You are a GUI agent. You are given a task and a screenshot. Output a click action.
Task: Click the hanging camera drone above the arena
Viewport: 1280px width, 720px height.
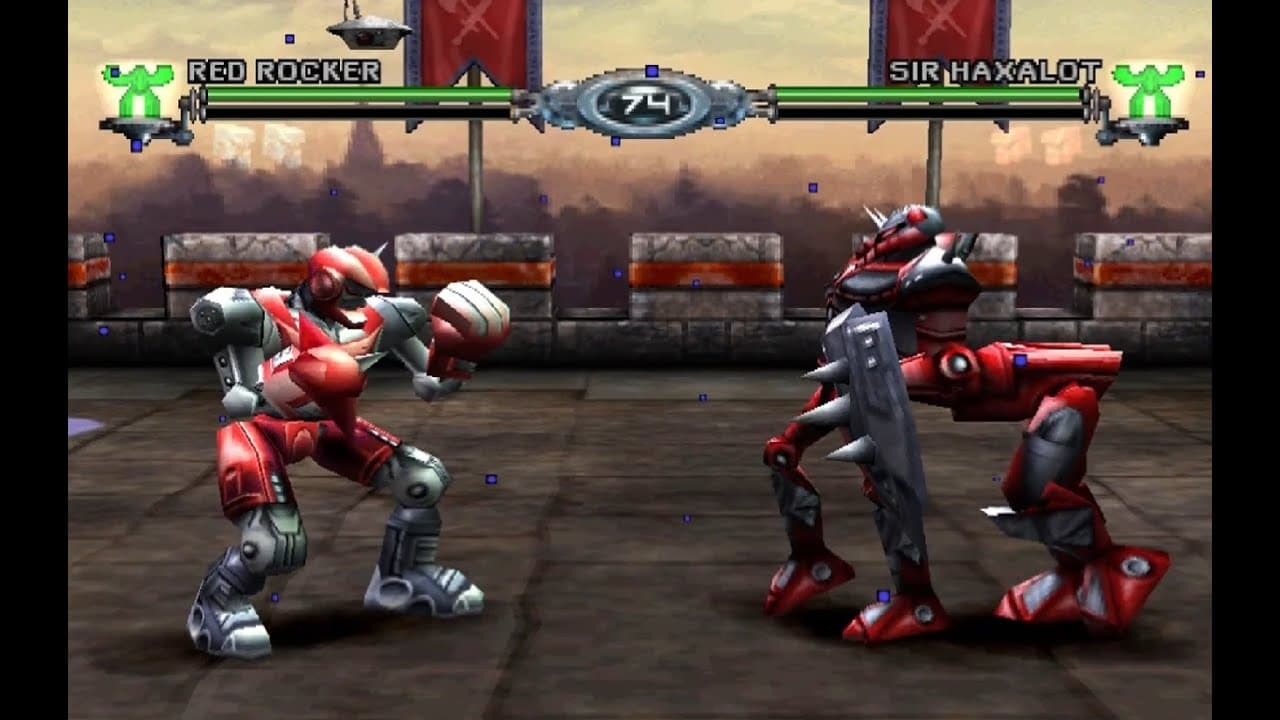click(370, 32)
